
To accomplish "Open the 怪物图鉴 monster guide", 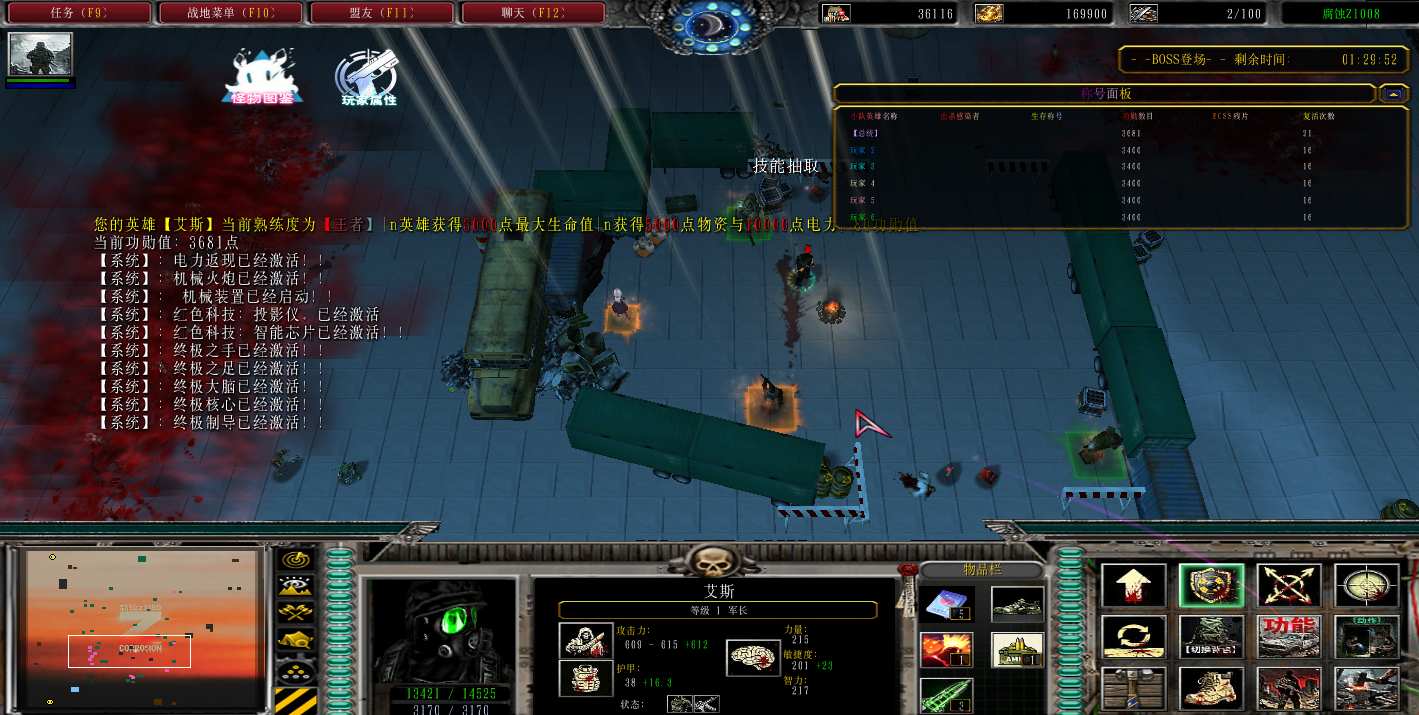I will (x=262, y=76).
